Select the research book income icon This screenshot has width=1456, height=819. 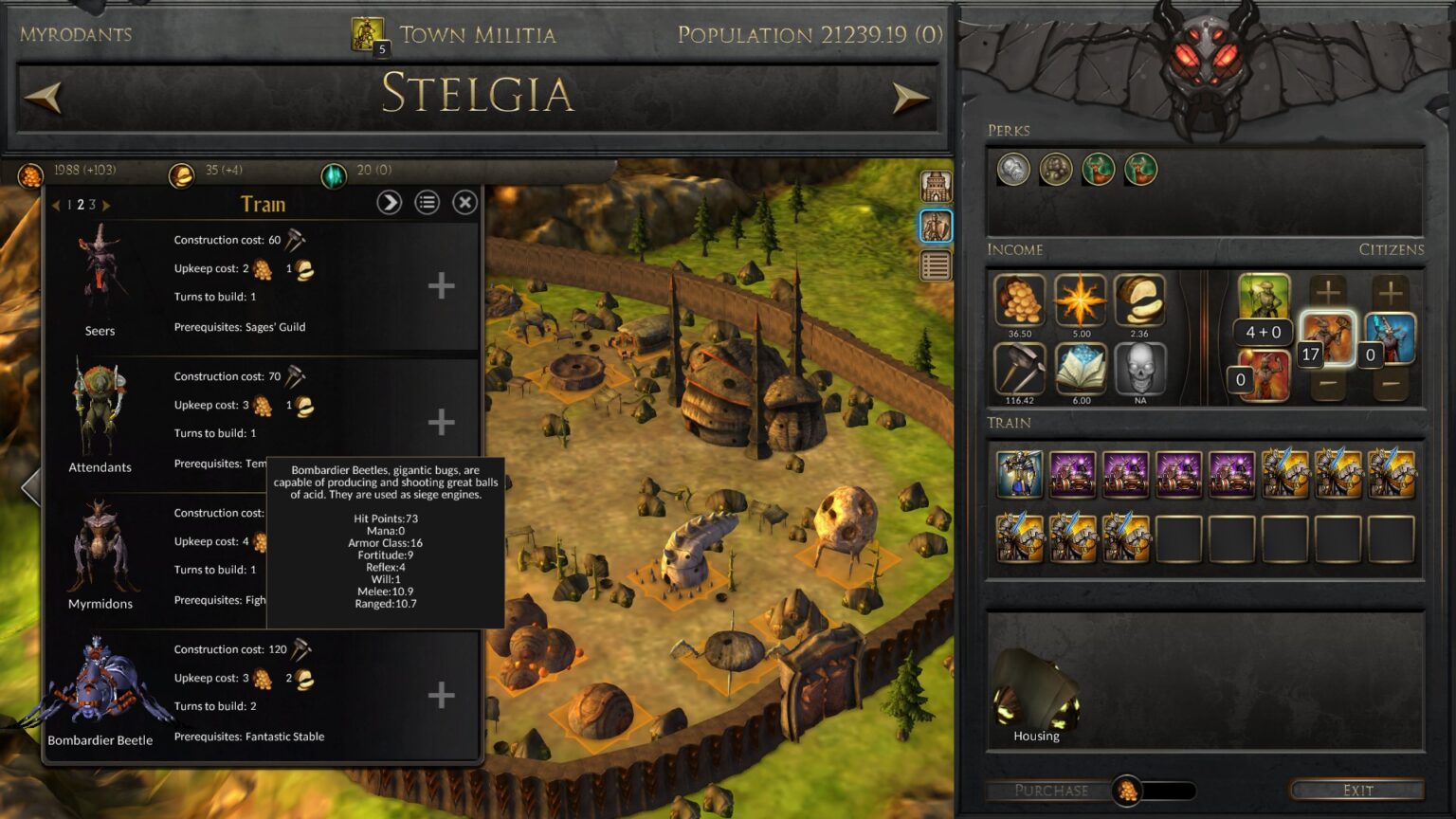click(x=1081, y=369)
